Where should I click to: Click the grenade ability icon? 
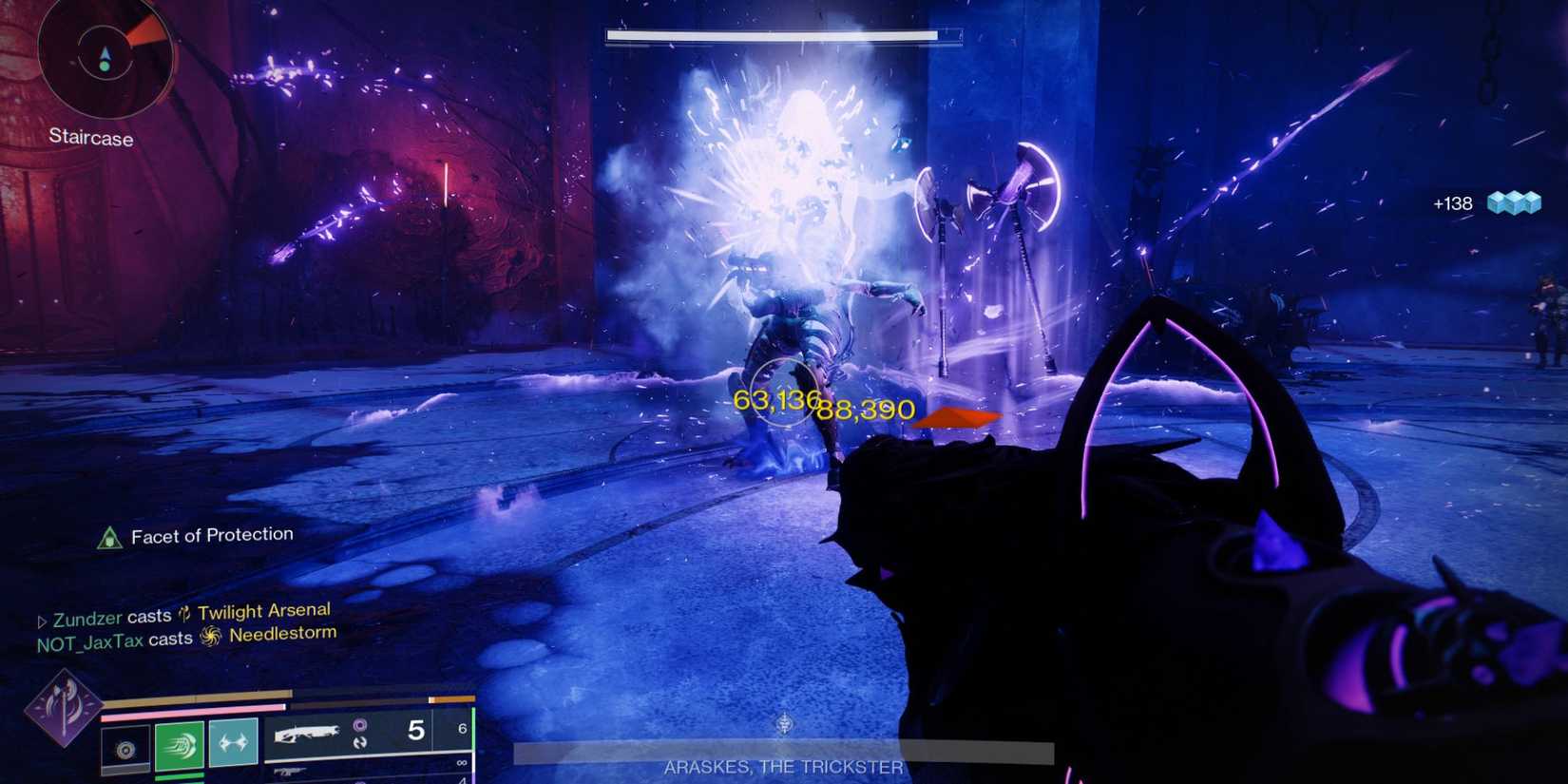click(x=126, y=749)
